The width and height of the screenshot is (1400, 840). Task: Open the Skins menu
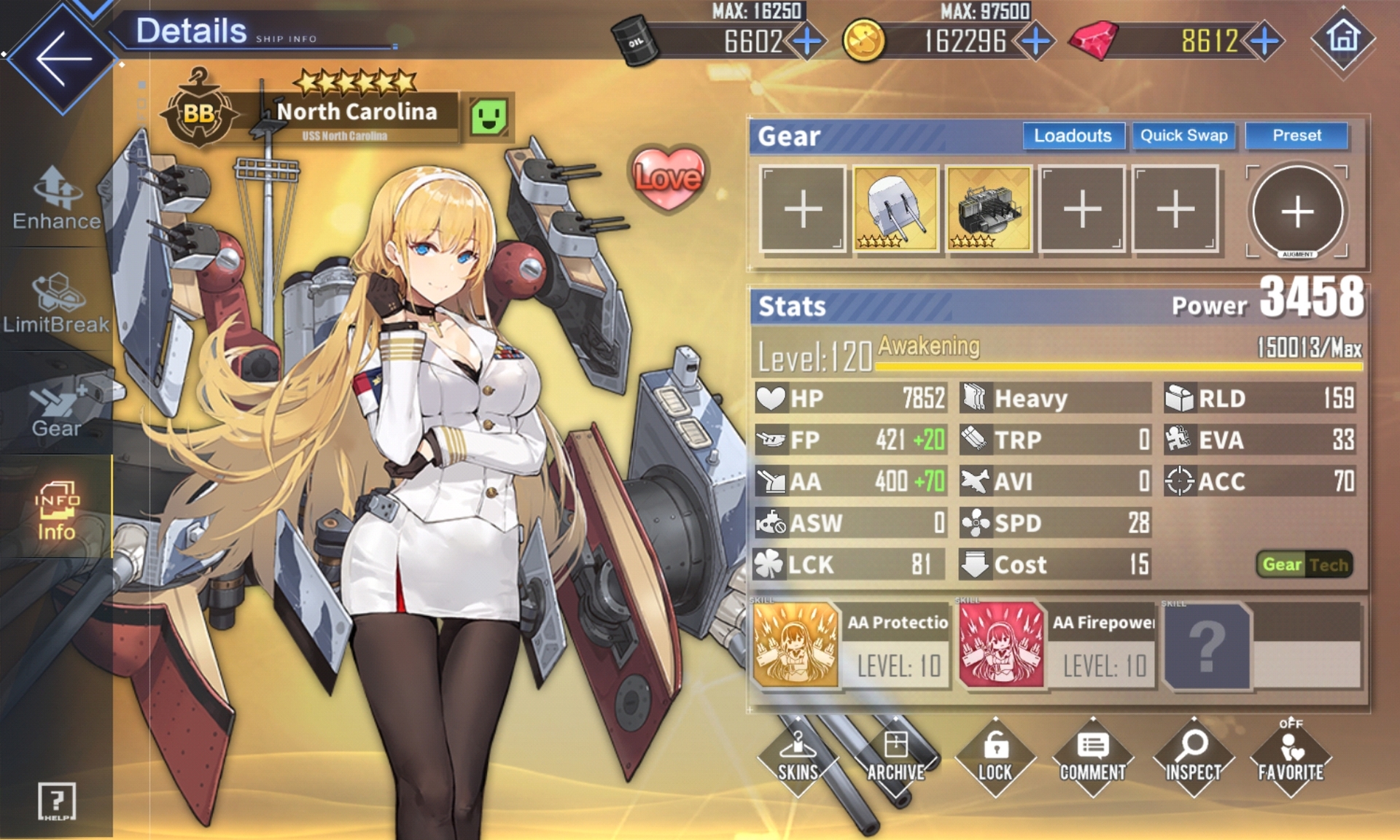tap(798, 758)
